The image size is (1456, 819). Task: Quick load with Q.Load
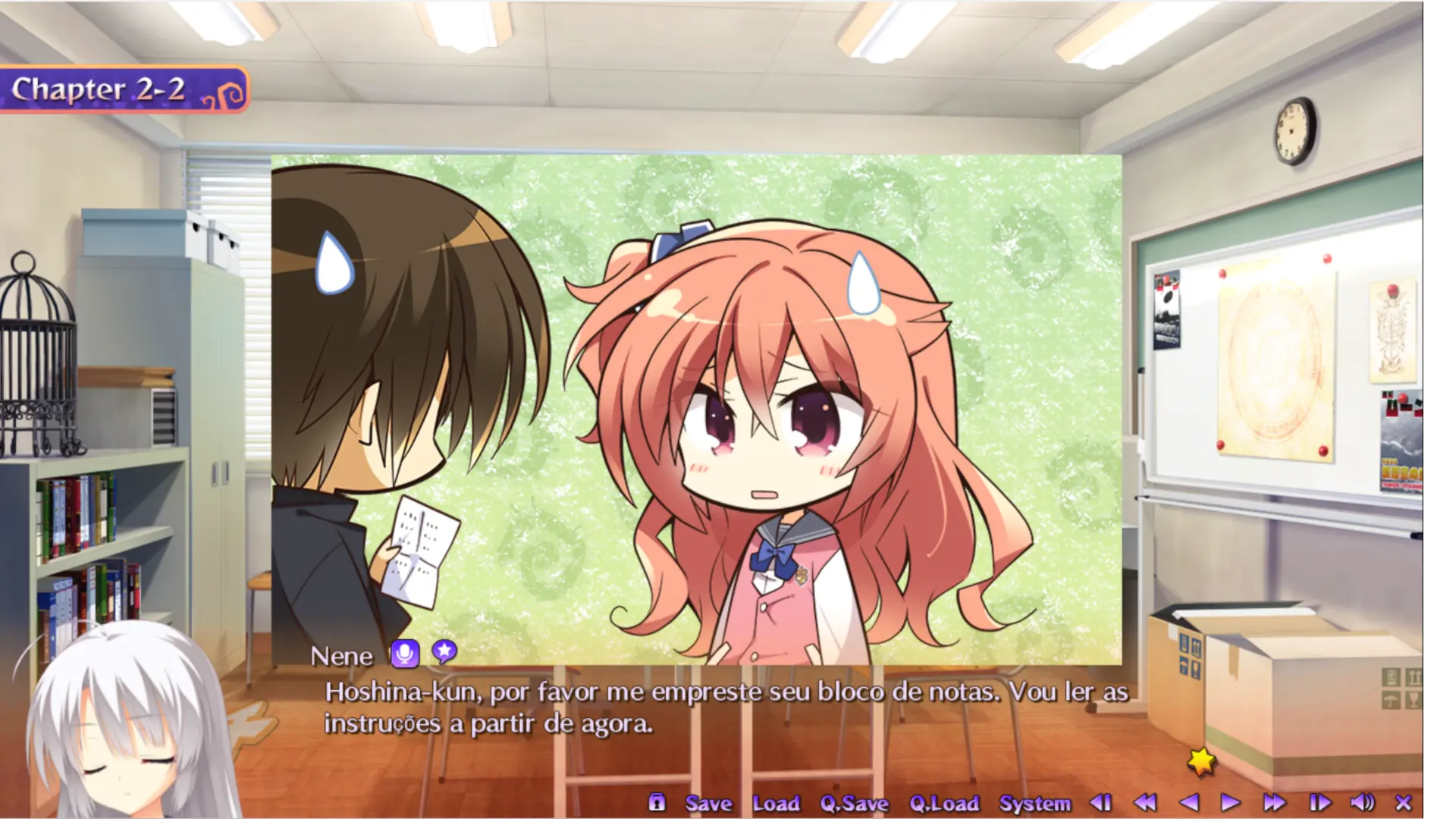coord(944,803)
